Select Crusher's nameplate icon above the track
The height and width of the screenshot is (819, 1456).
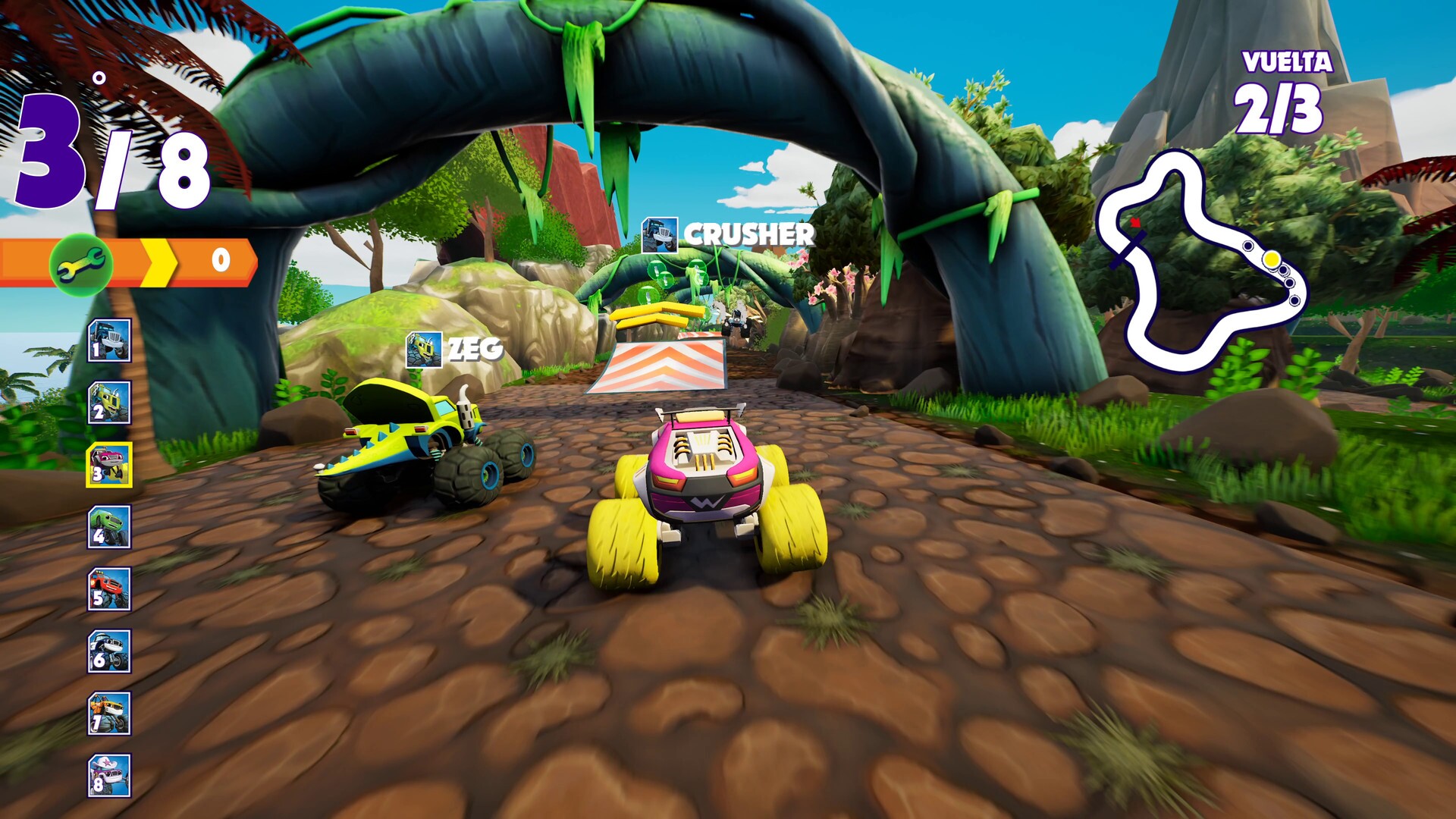click(x=660, y=235)
